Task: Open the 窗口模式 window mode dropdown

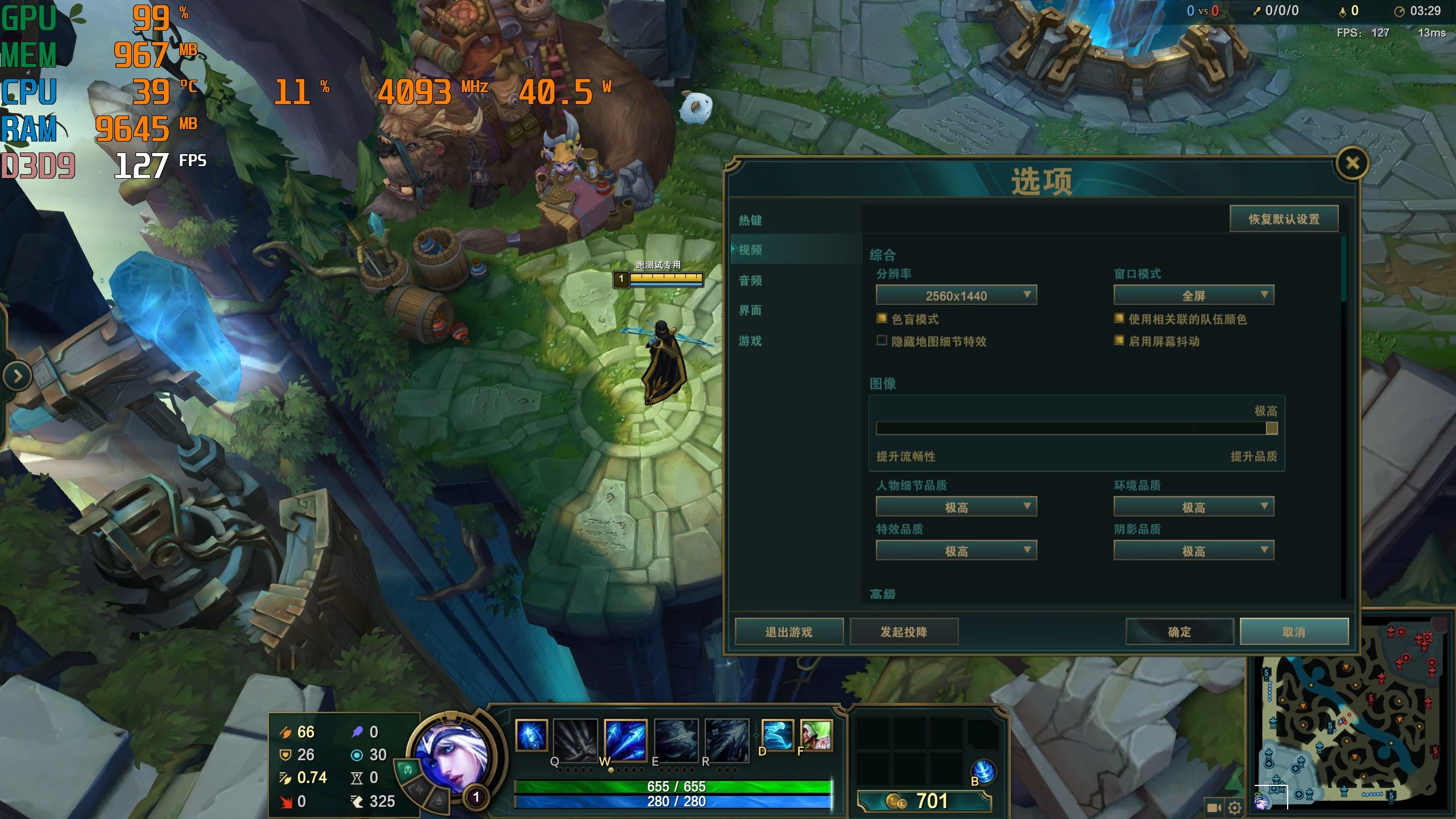Action: coord(1193,295)
